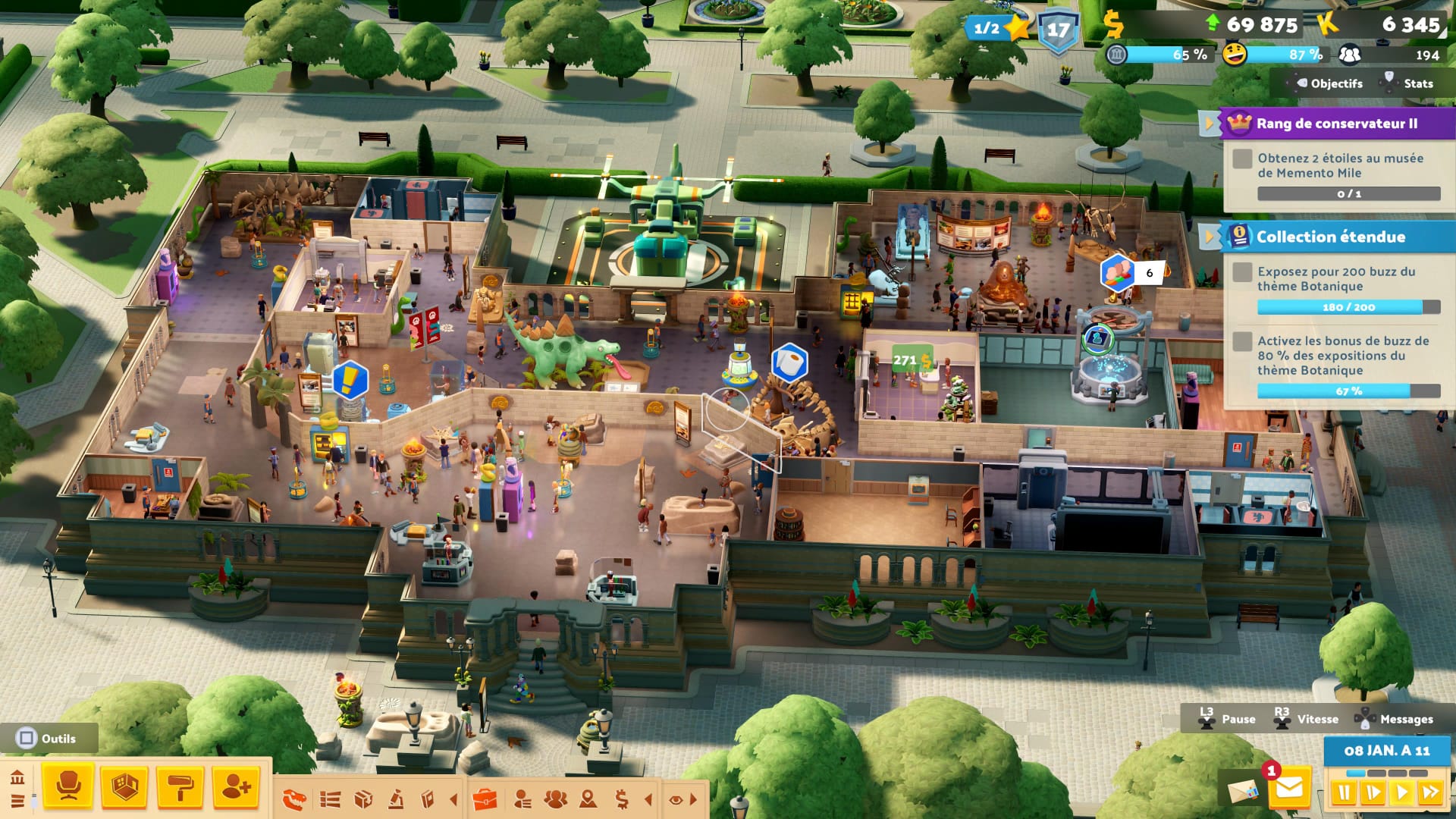
Task: Set game speed to fastest double arrow
Action: pos(1431,793)
